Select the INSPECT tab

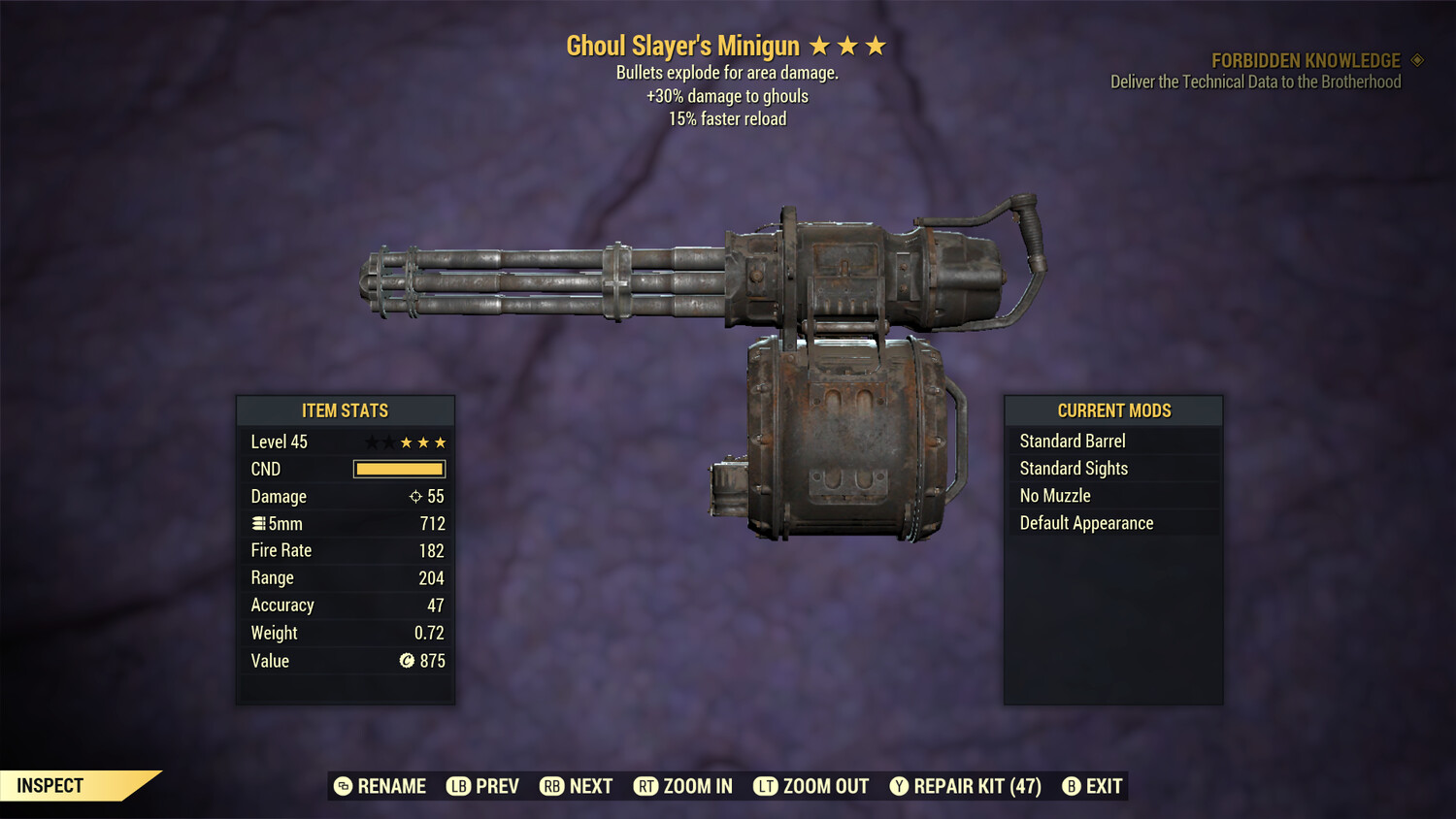[x=50, y=785]
